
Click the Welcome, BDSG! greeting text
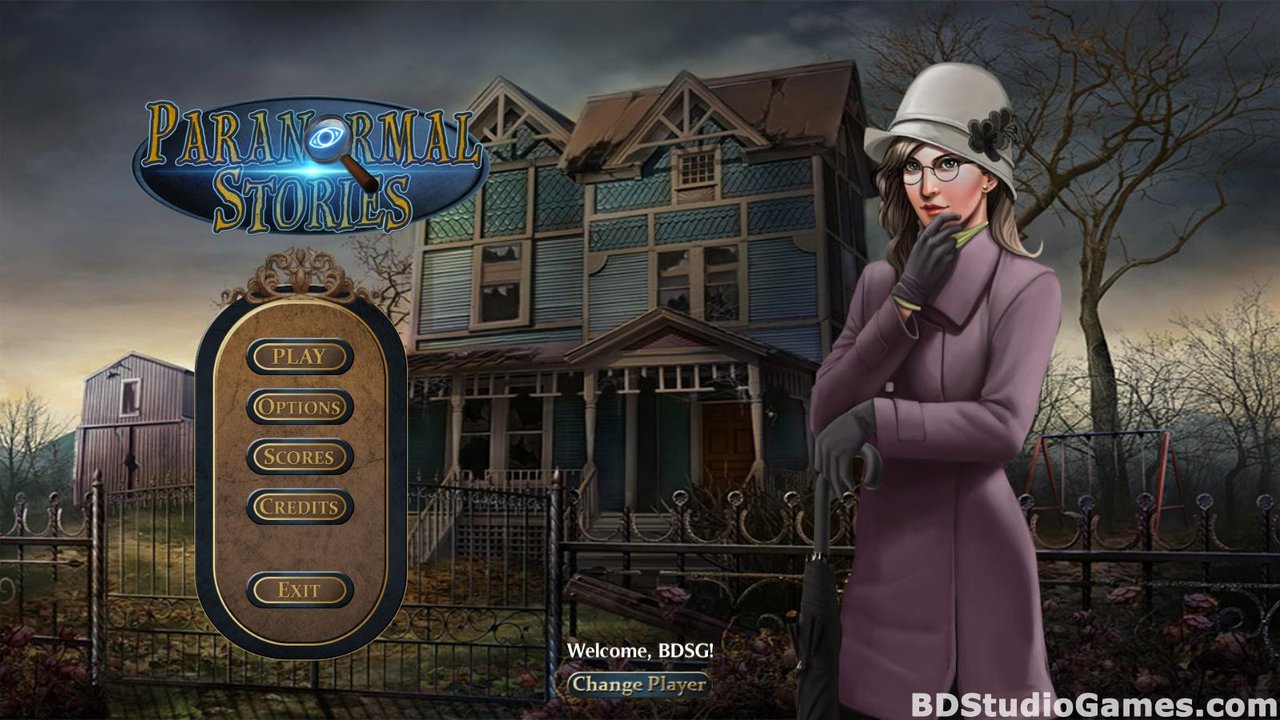640,648
